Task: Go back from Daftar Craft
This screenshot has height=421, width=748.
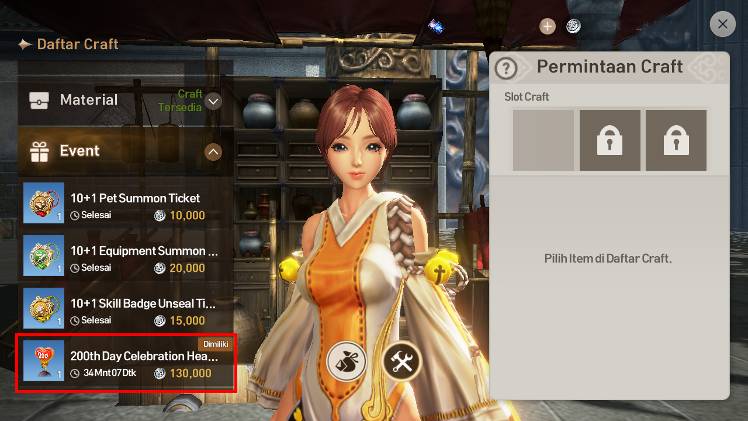Action: tap(24, 44)
